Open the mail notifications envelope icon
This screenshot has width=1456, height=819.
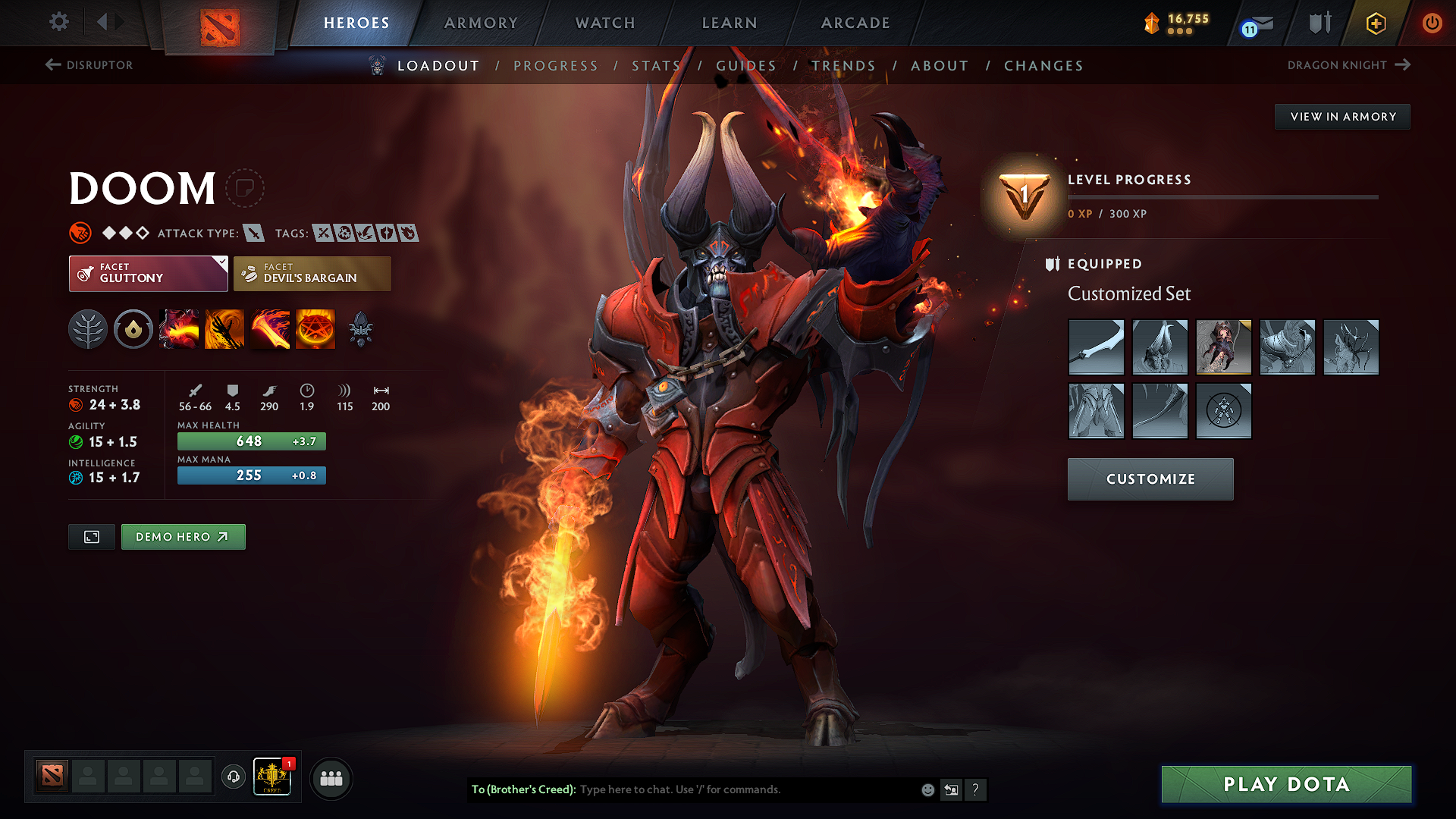tap(1263, 23)
